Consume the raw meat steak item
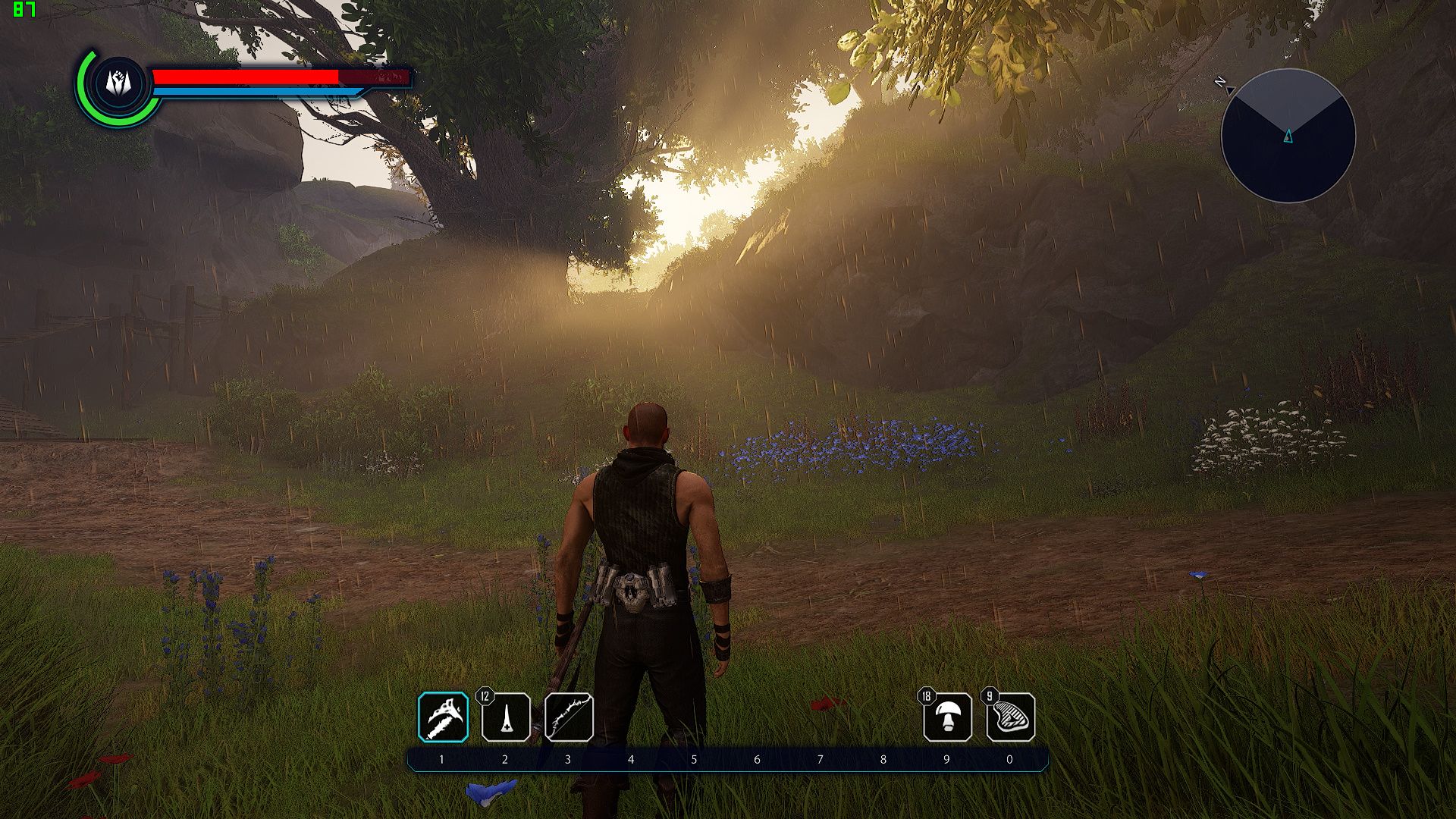Image resolution: width=1456 pixels, height=819 pixels. pyautogui.click(x=1011, y=717)
